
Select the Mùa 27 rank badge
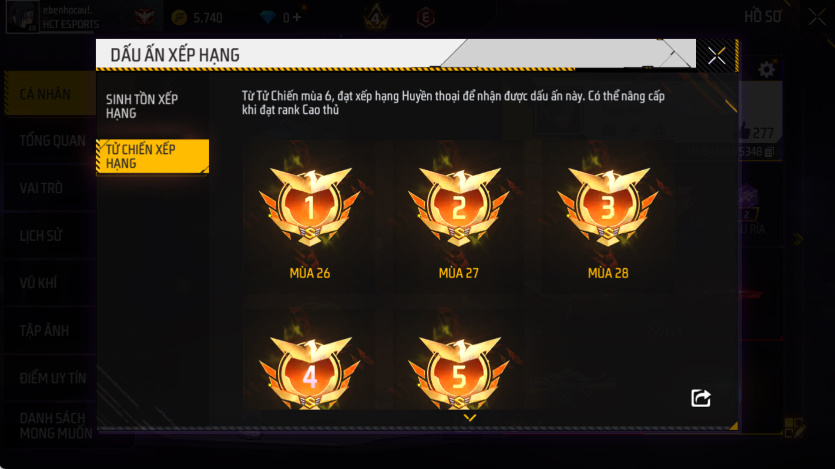tap(459, 207)
